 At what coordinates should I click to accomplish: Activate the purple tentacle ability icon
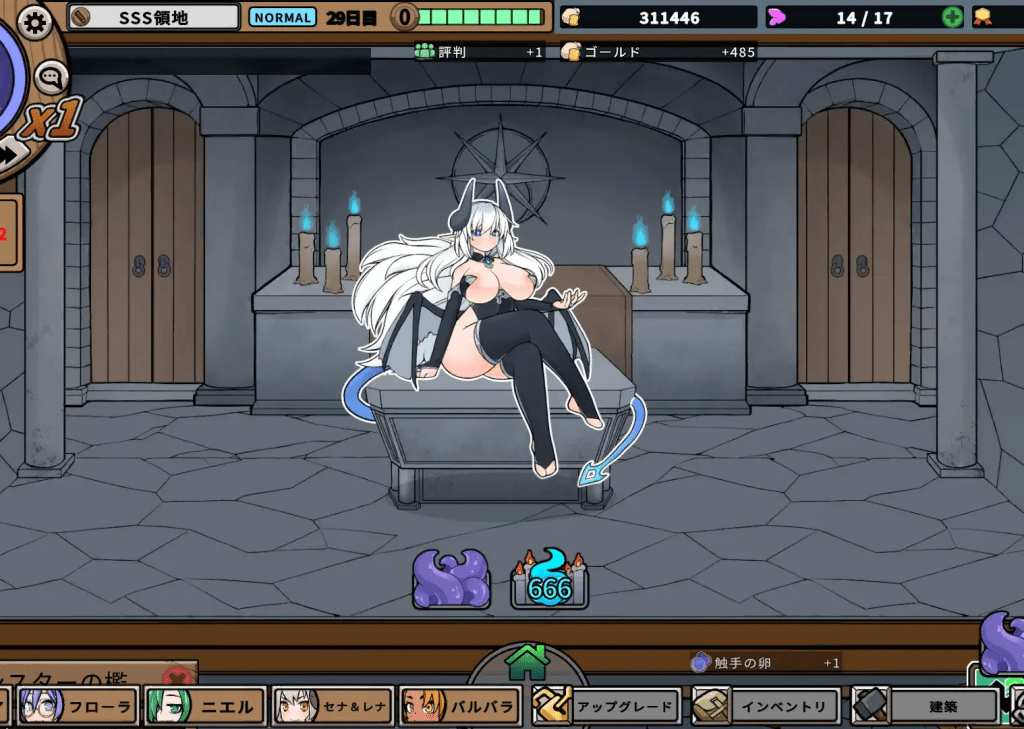tap(451, 578)
